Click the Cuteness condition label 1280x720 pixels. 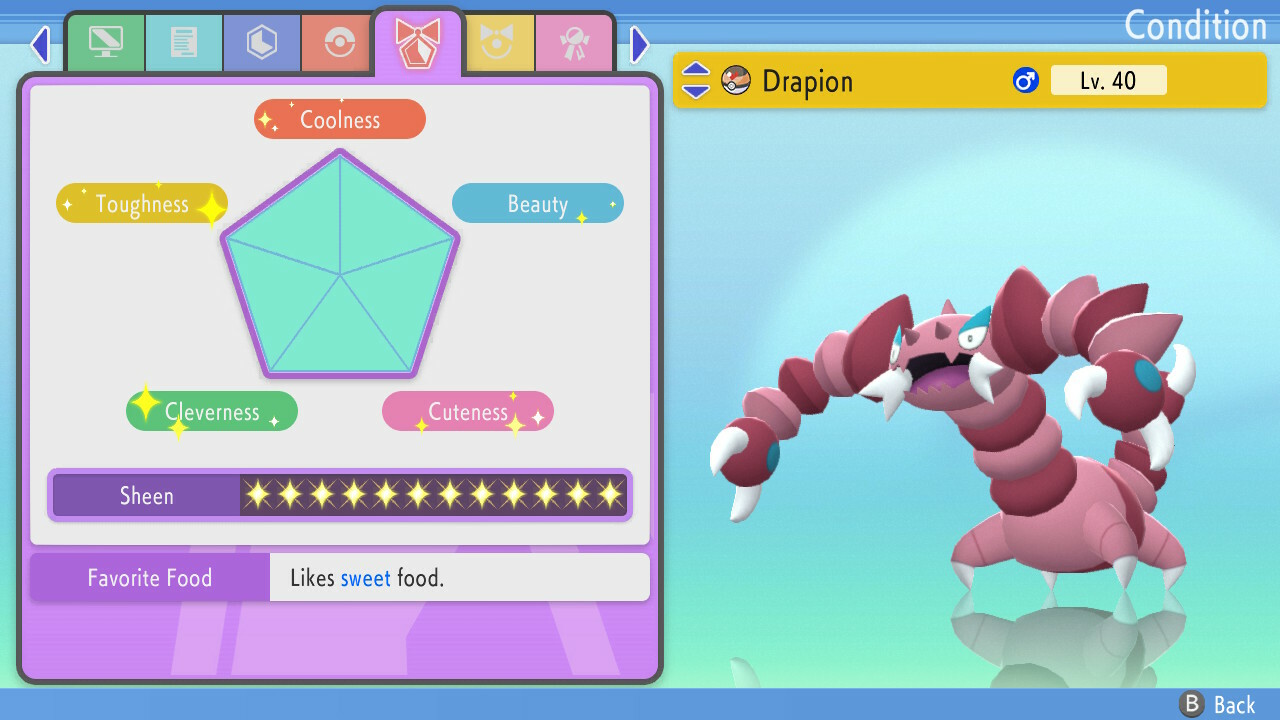coord(467,411)
